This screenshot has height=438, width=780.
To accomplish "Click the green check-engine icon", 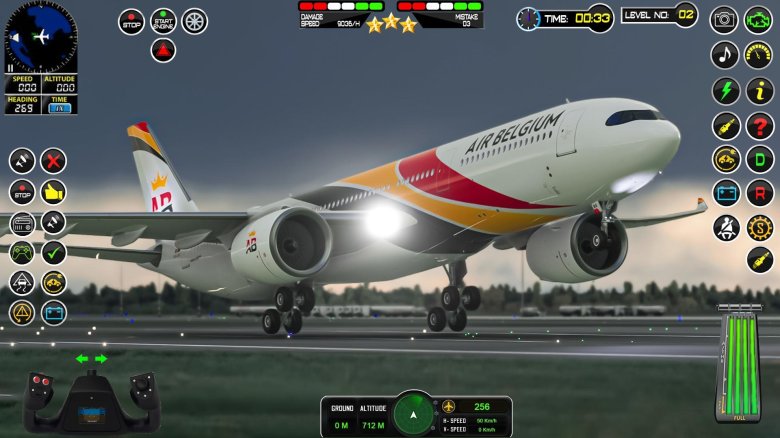I will tap(759, 20).
